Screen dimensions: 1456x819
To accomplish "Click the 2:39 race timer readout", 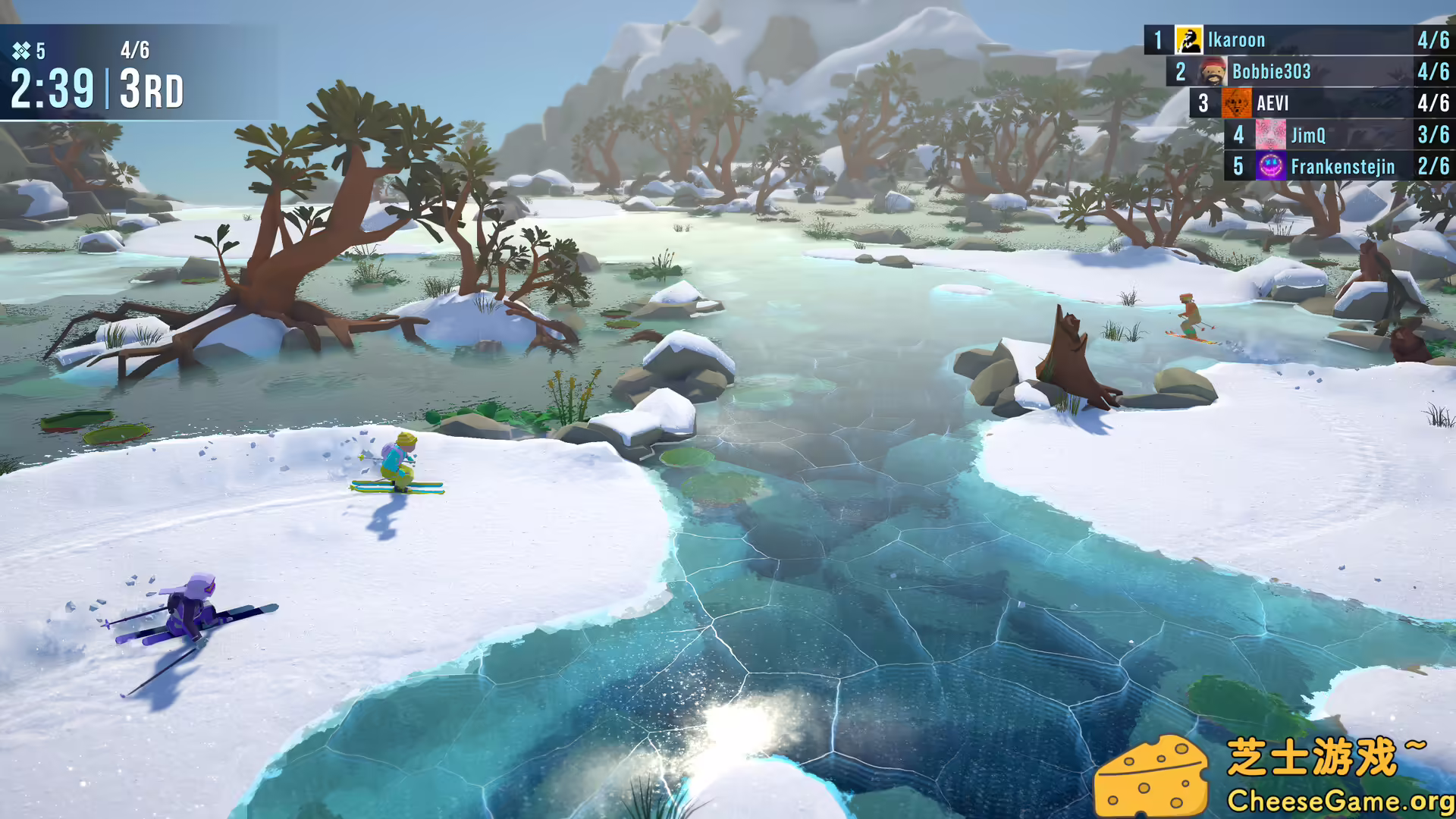I will click(50, 87).
